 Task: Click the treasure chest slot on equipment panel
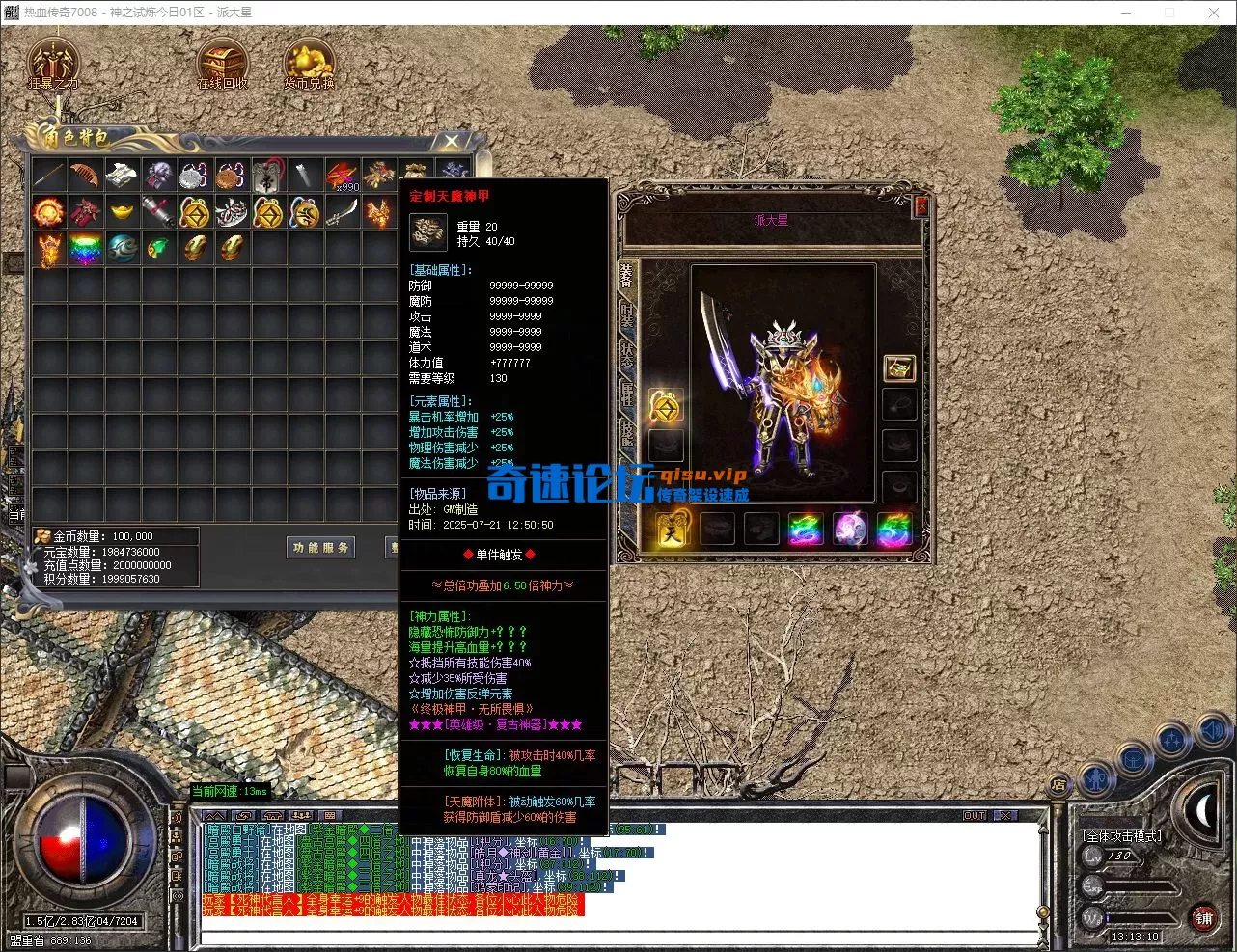point(899,367)
